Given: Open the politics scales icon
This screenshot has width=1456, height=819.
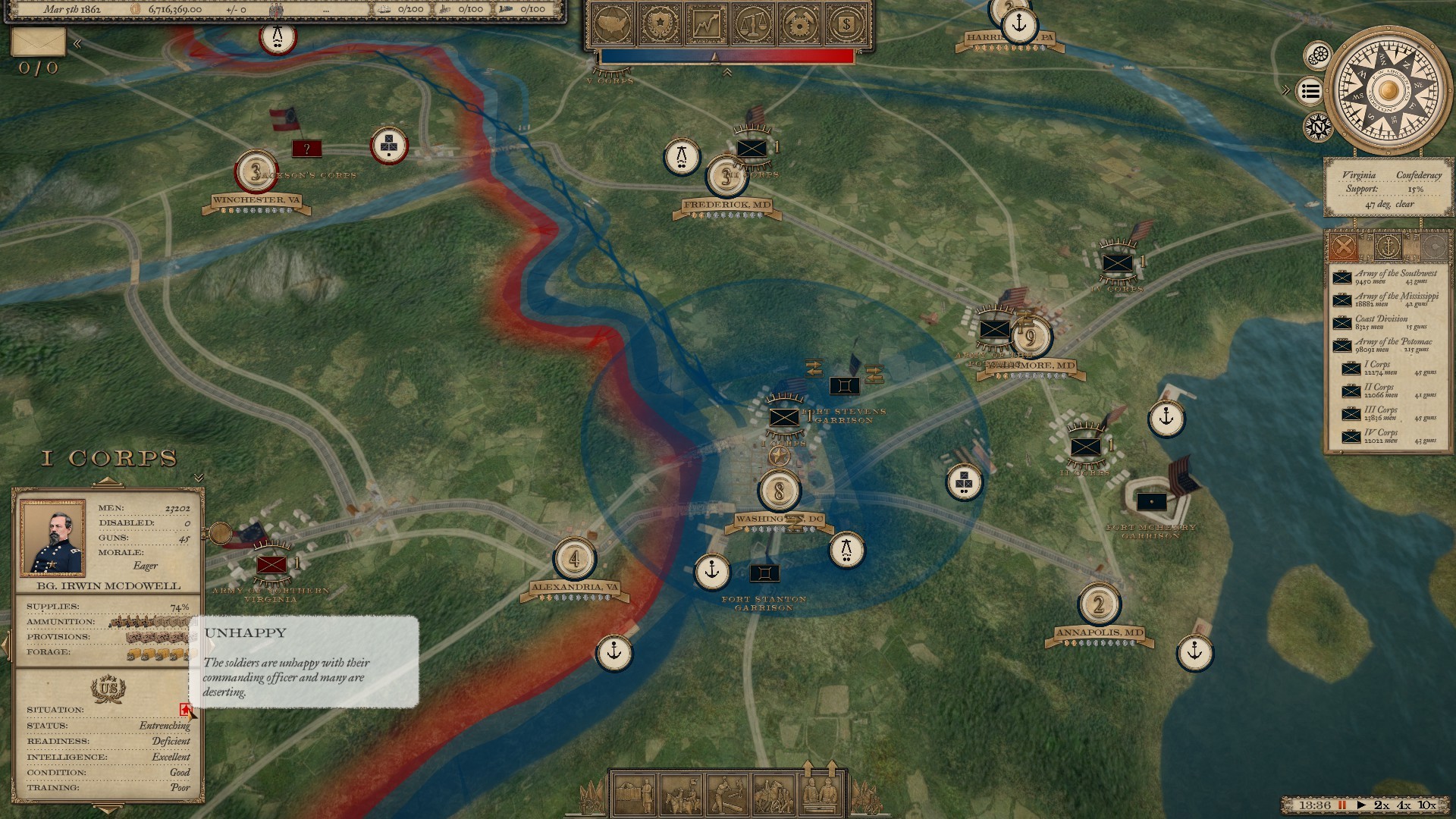Looking at the screenshot, I should point(752,24).
